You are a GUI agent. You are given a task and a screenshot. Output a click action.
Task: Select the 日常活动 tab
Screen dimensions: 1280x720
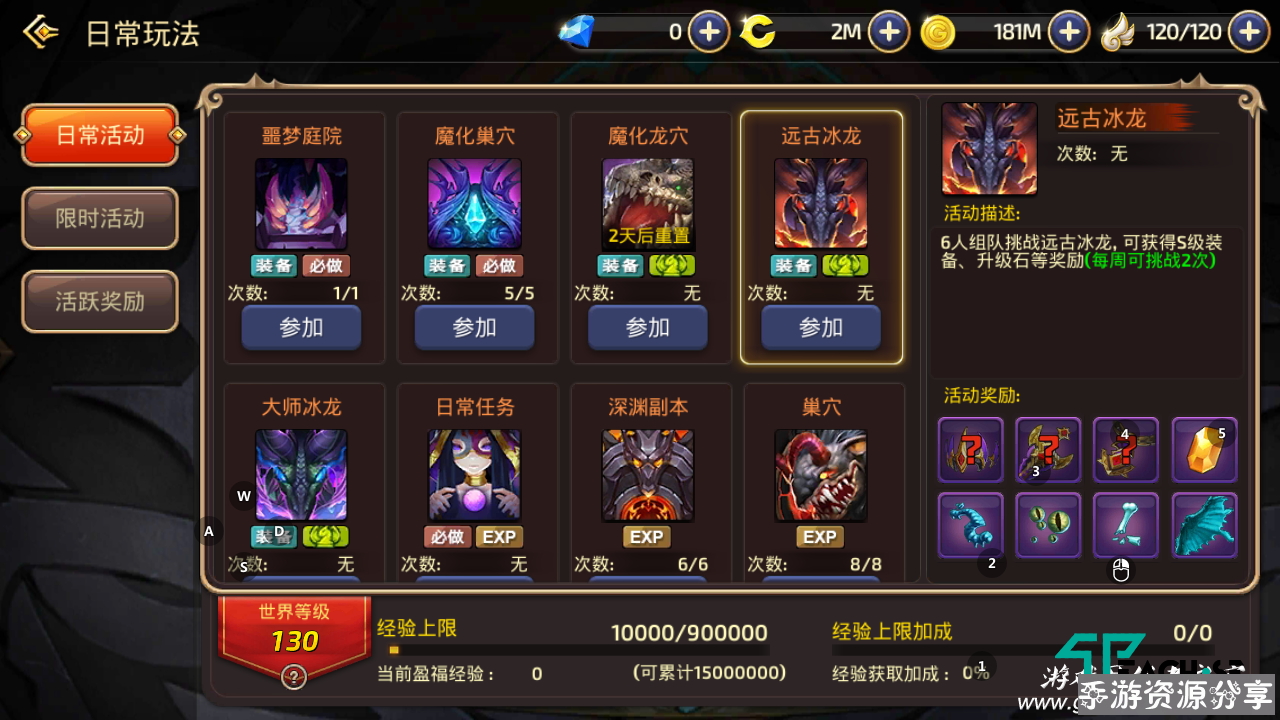tap(99, 135)
